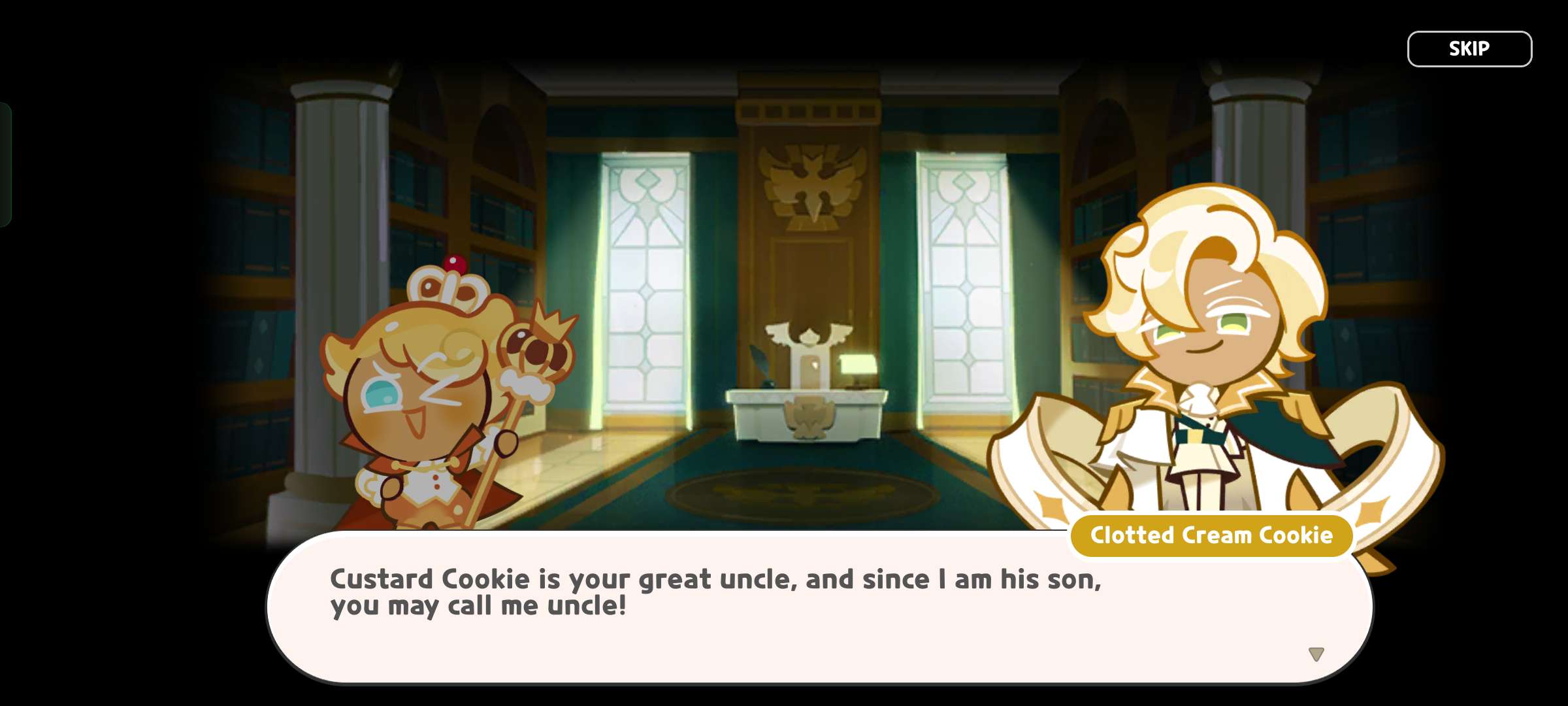This screenshot has width=1568, height=706.
Task: Skip the cutscene with the SKIP button
Action: click(x=1469, y=49)
